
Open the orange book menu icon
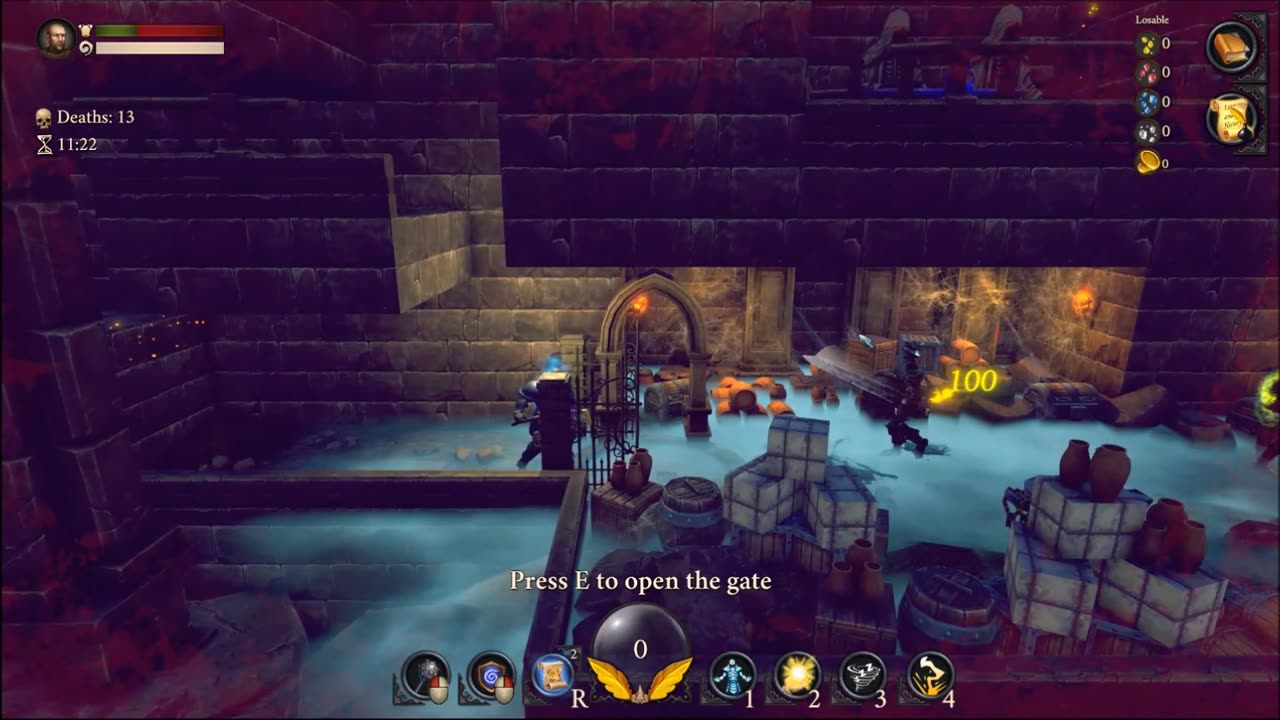1231,46
